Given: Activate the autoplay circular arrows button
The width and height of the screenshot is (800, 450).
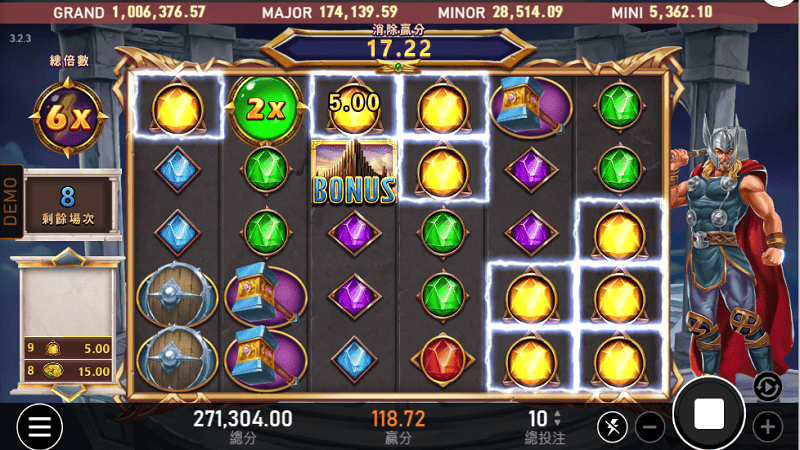Looking at the screenshot, I should point(767,386).
